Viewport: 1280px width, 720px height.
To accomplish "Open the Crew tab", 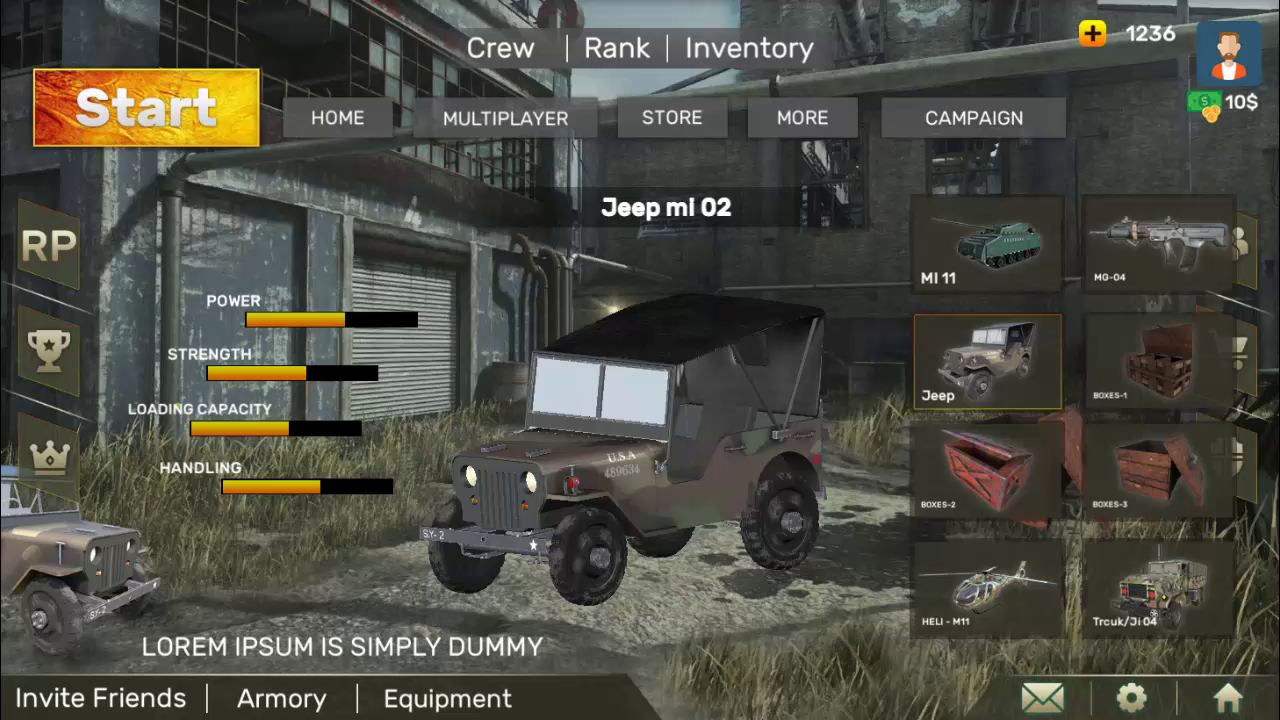I will click(500, 48).
